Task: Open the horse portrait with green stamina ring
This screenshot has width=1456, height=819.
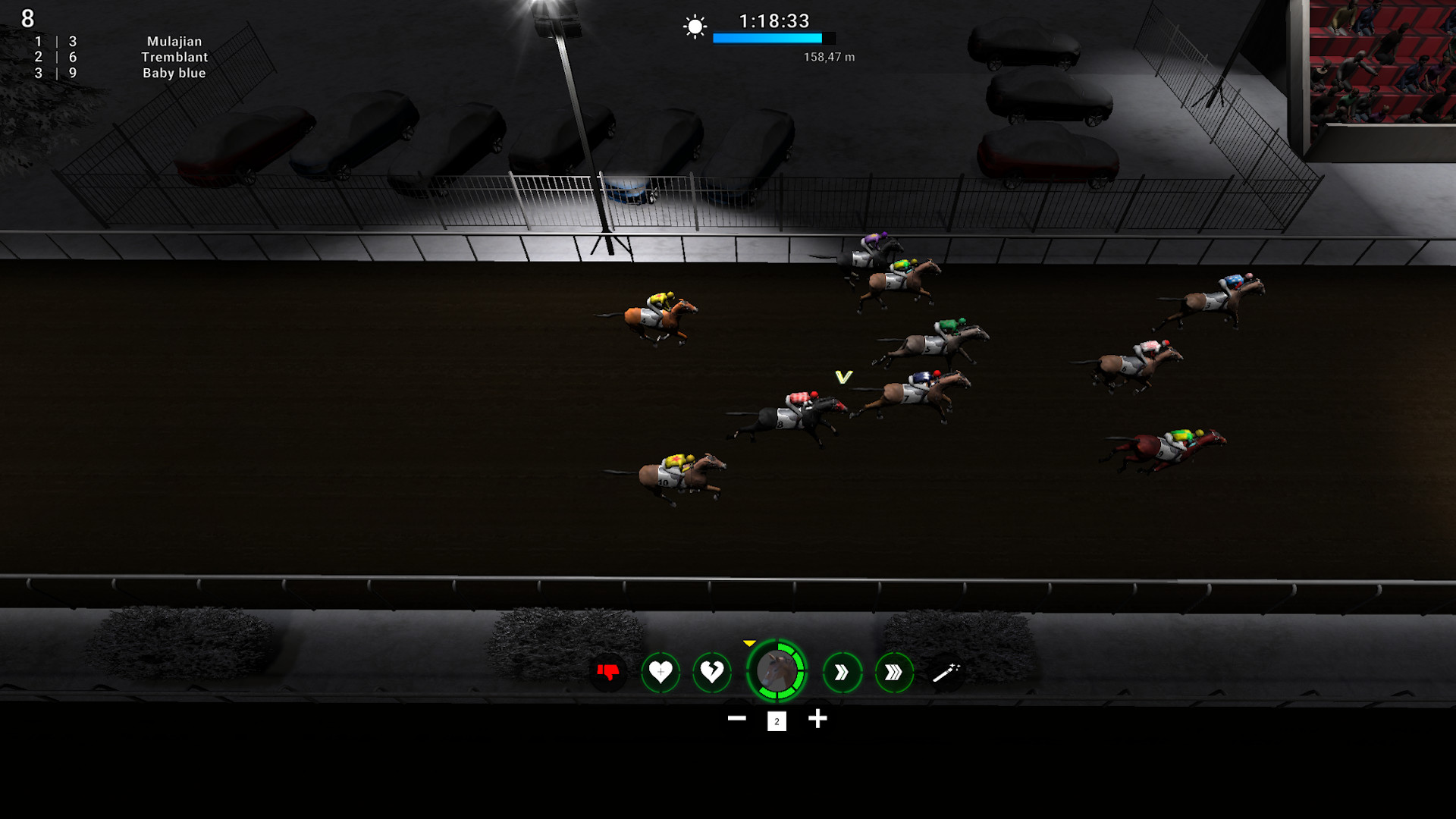Action: 777,671
